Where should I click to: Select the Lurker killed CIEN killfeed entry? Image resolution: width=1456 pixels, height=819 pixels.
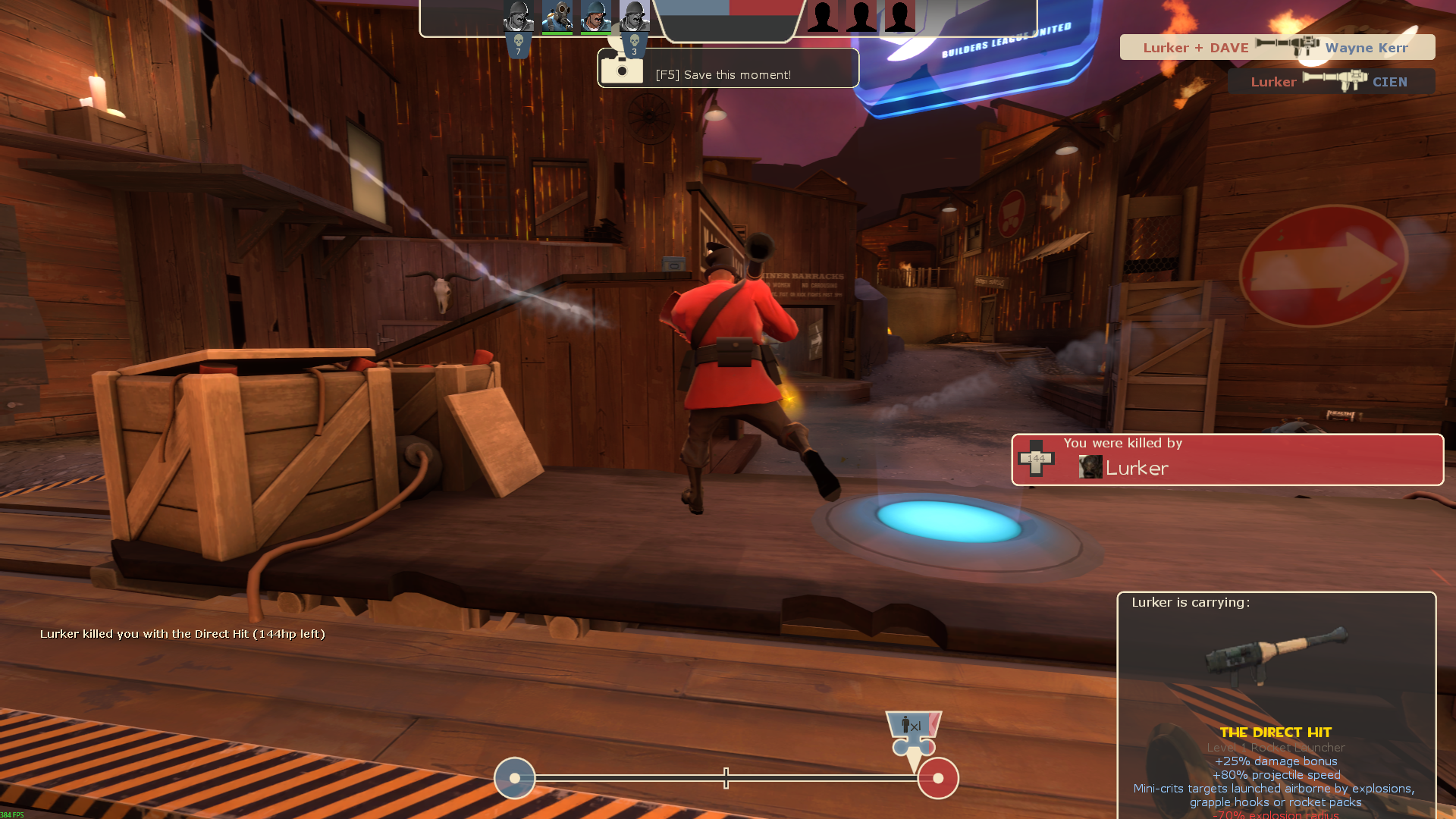[1331, 81]
